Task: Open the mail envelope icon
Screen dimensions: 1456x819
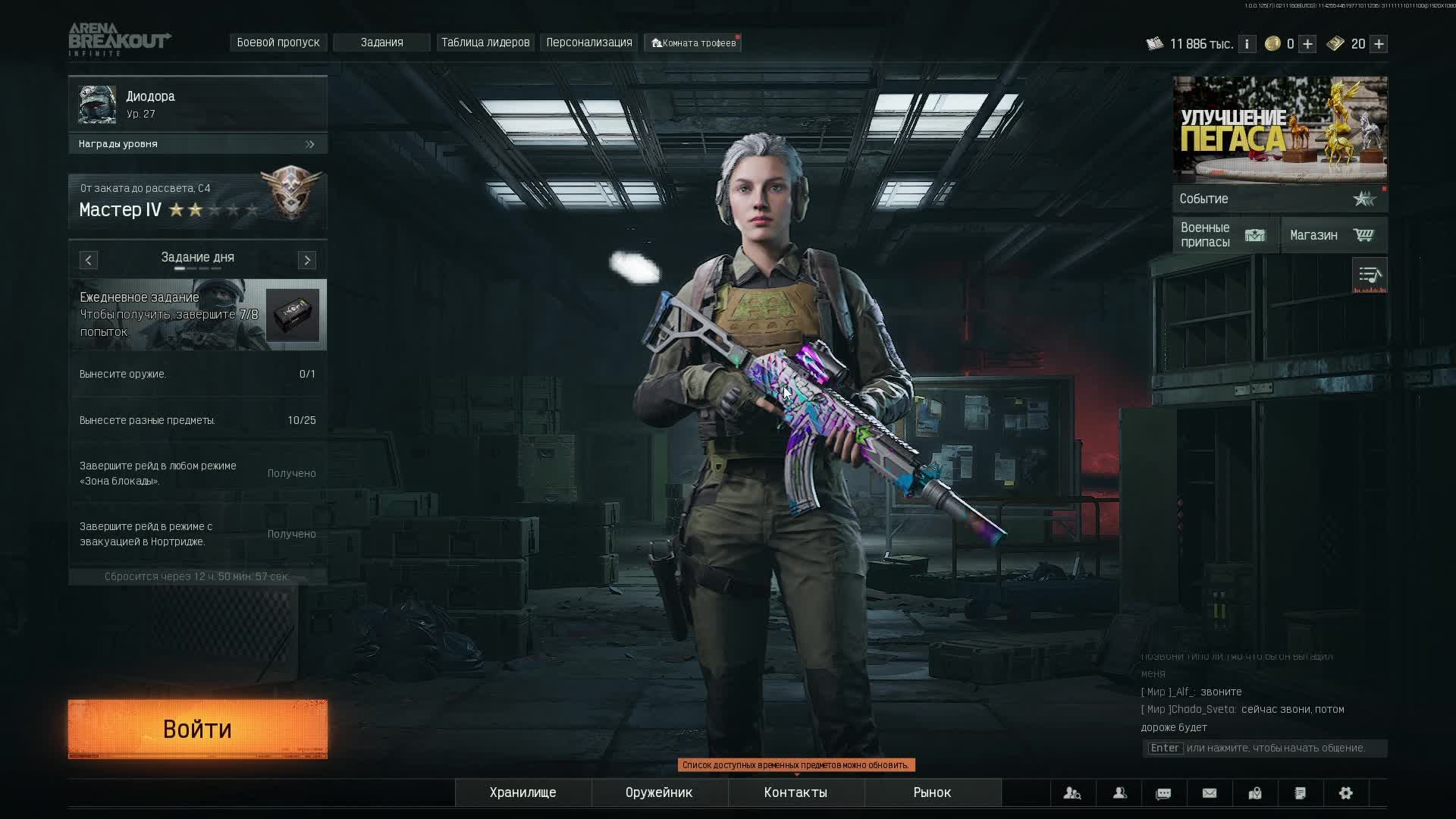Action: tap(1210, 793)
